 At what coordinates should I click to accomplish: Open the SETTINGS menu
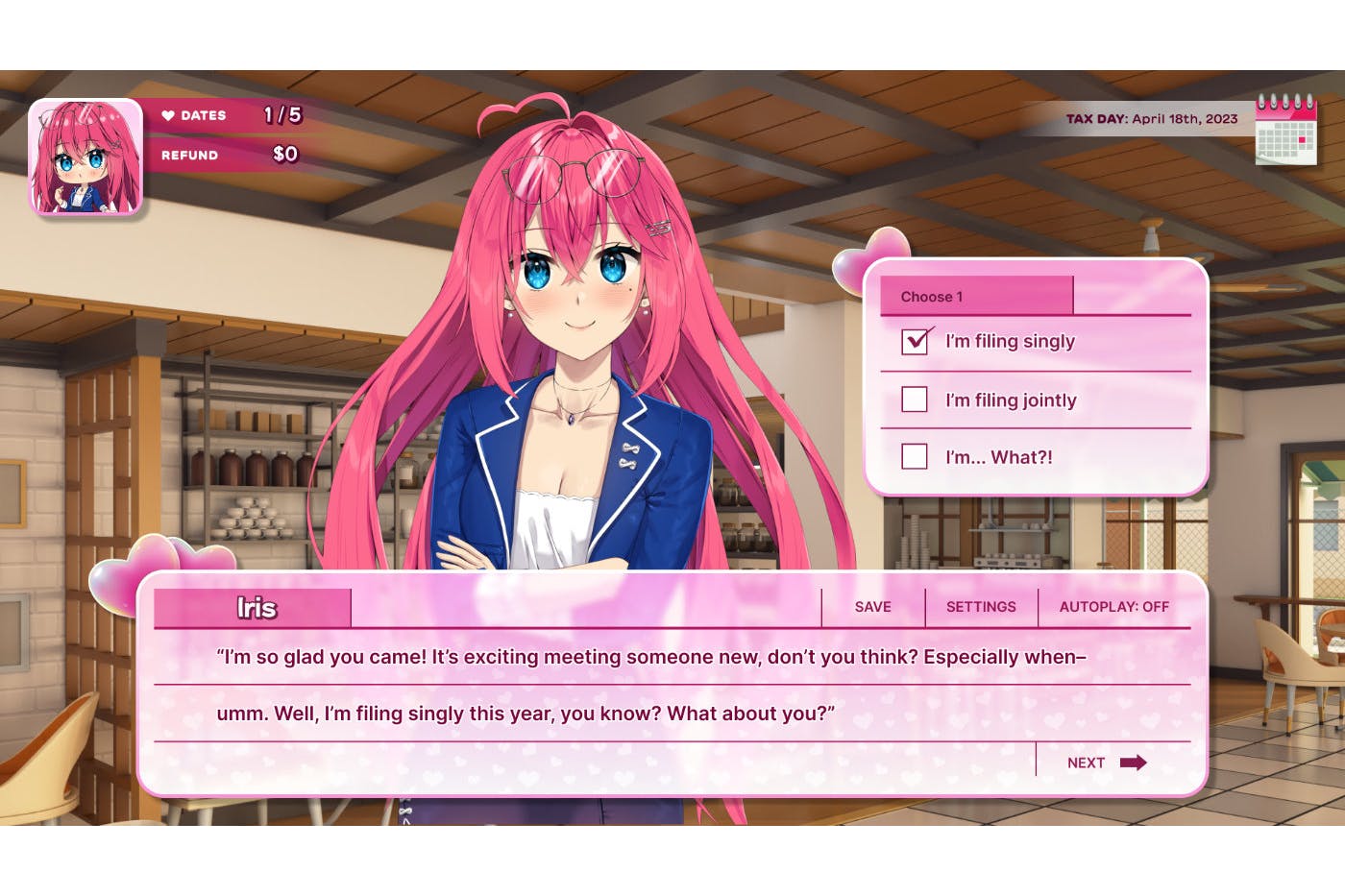(x=980, y=607)
